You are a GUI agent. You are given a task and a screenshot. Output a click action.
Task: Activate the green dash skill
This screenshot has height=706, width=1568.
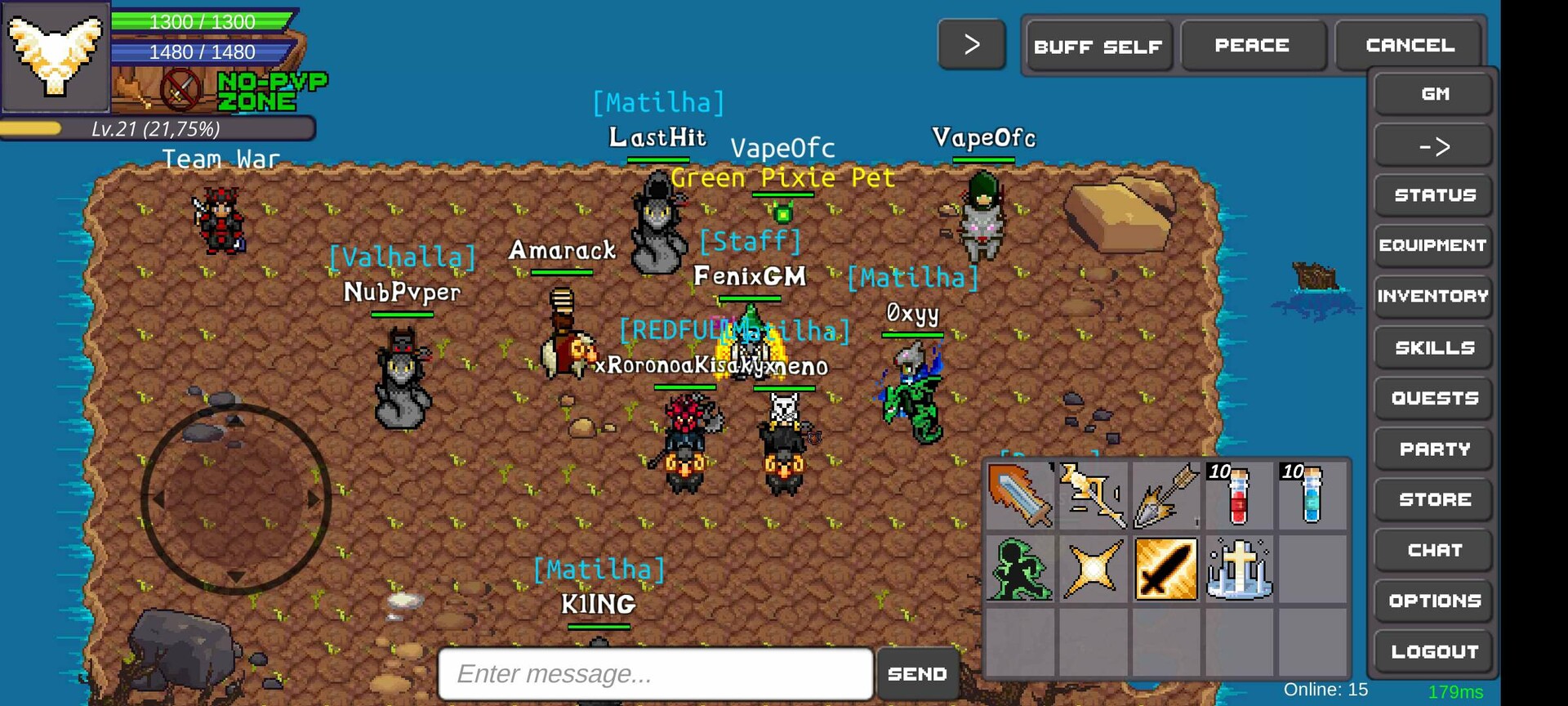click(x=1022, y=569)
